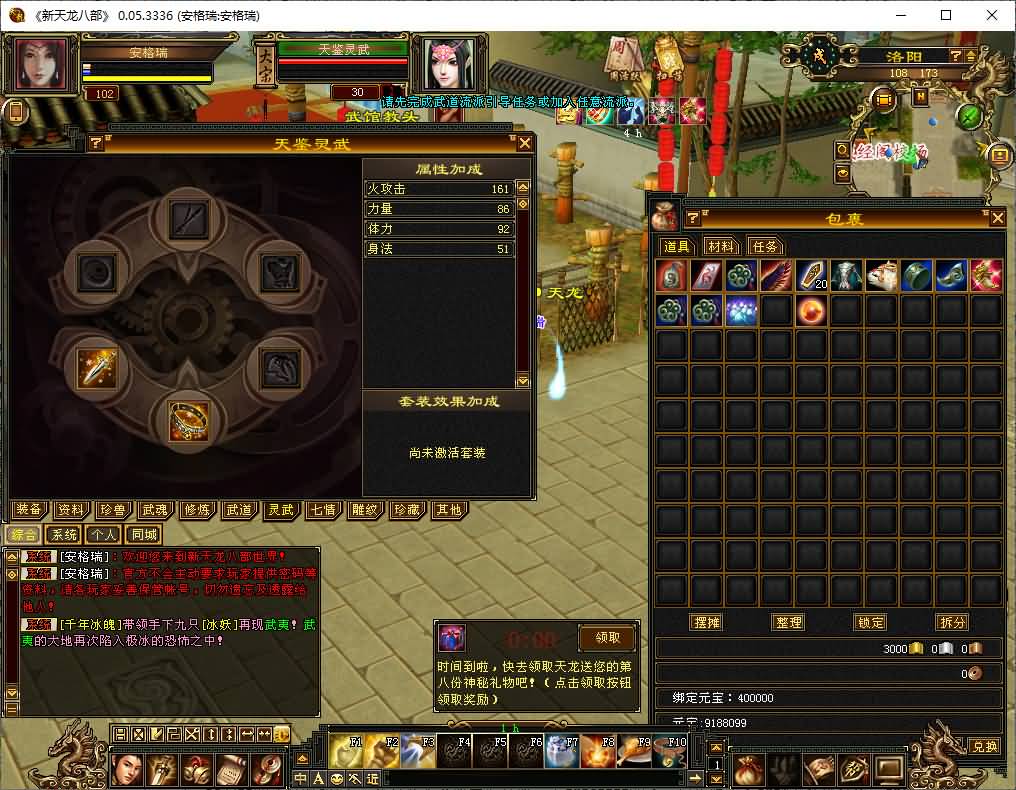
Task: Open the 武魂 tab
Action: coord(155,510)
